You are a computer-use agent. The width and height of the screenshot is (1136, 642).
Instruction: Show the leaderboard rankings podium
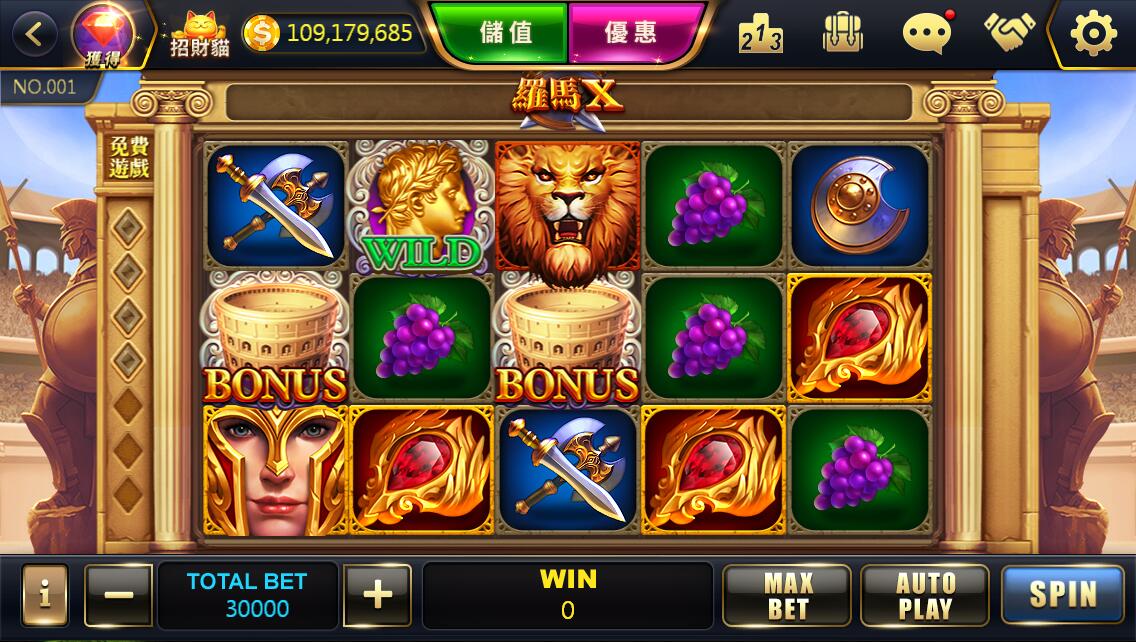coord(760,35)
